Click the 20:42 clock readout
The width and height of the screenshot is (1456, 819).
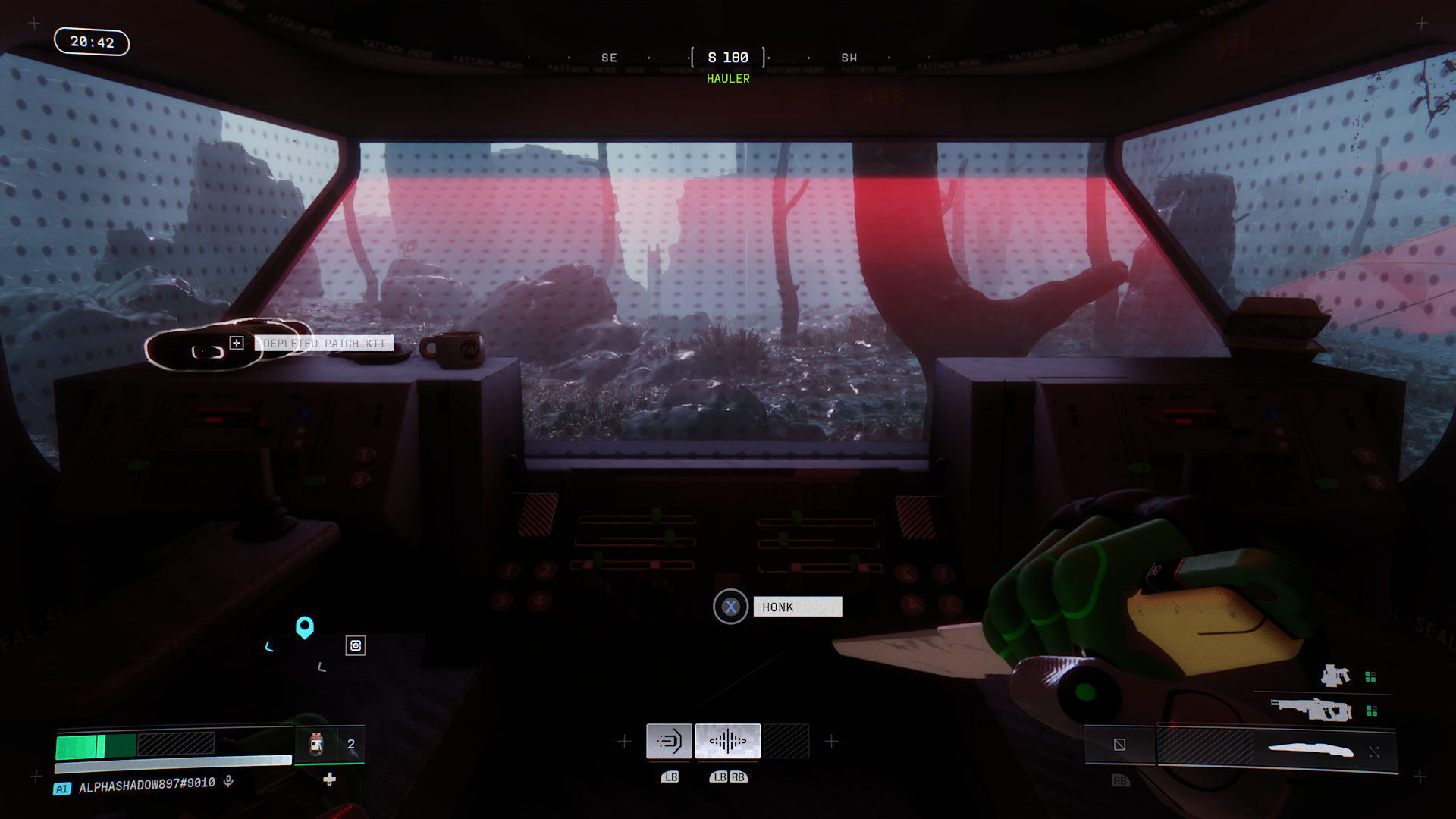(92, 42)
